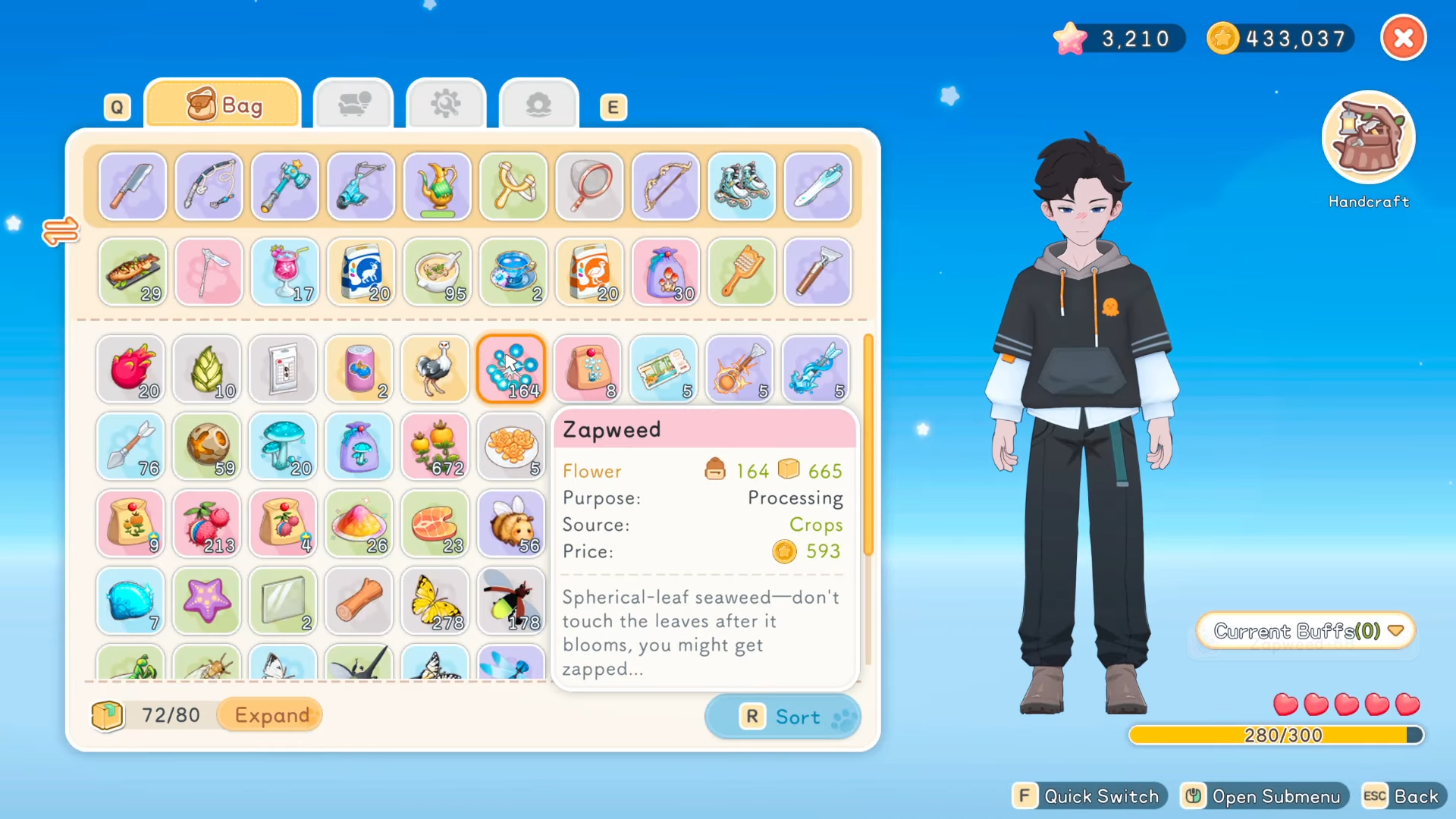This screenshot has width=1456, height=819.
Task: Choose the roller skates tool
Action: (741, 187)
